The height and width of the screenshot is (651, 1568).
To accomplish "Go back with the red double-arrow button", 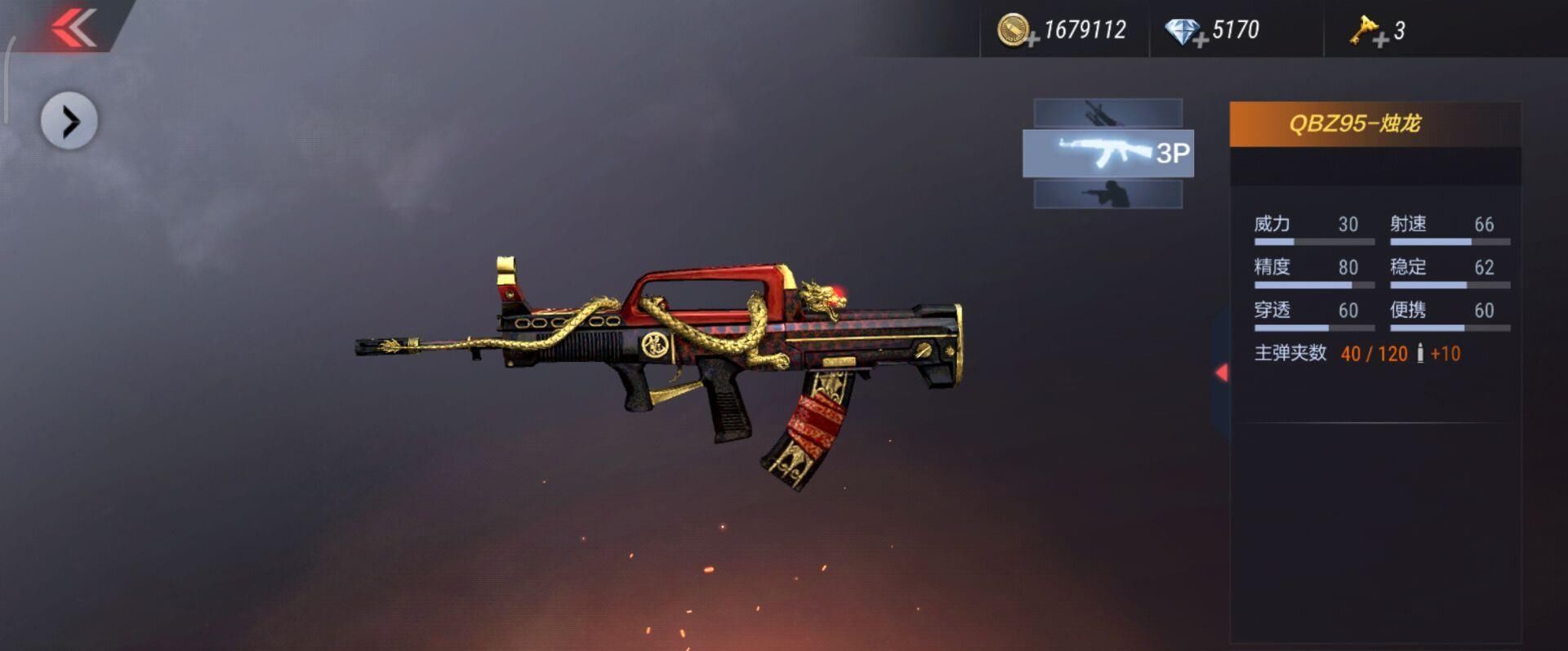I will (73, 28).
